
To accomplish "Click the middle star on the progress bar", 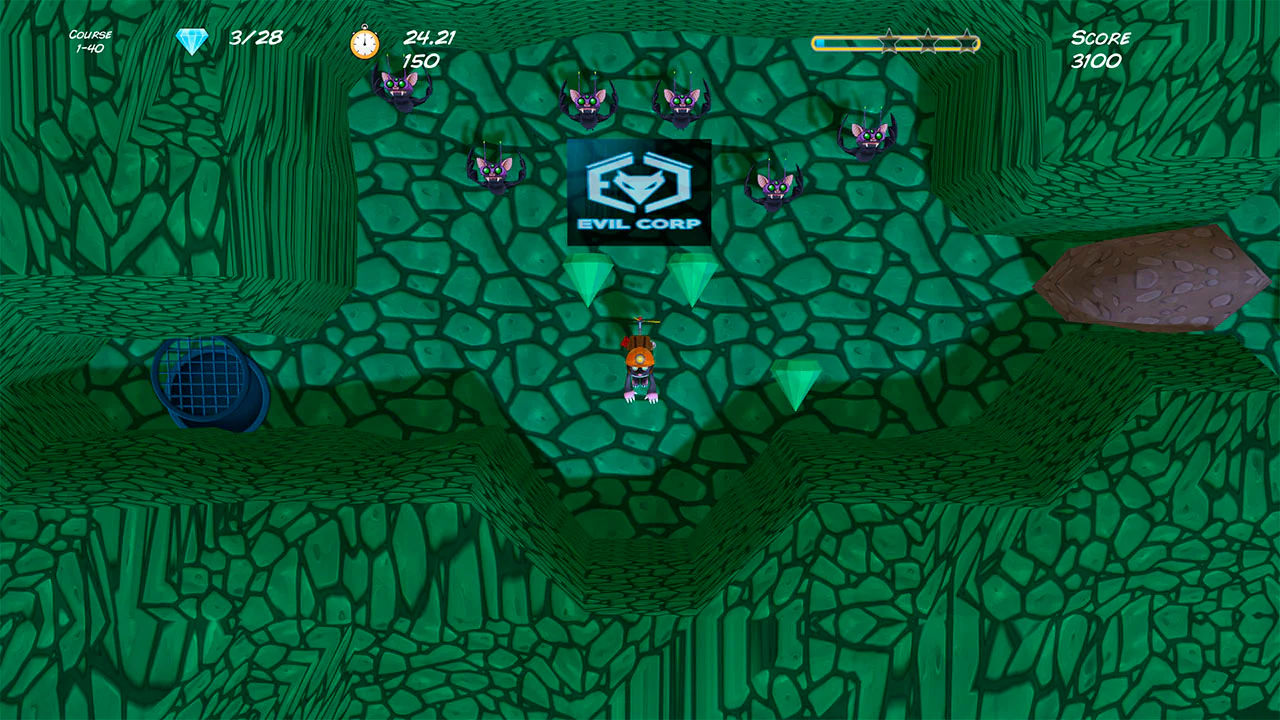I will (x=927, y=42).
